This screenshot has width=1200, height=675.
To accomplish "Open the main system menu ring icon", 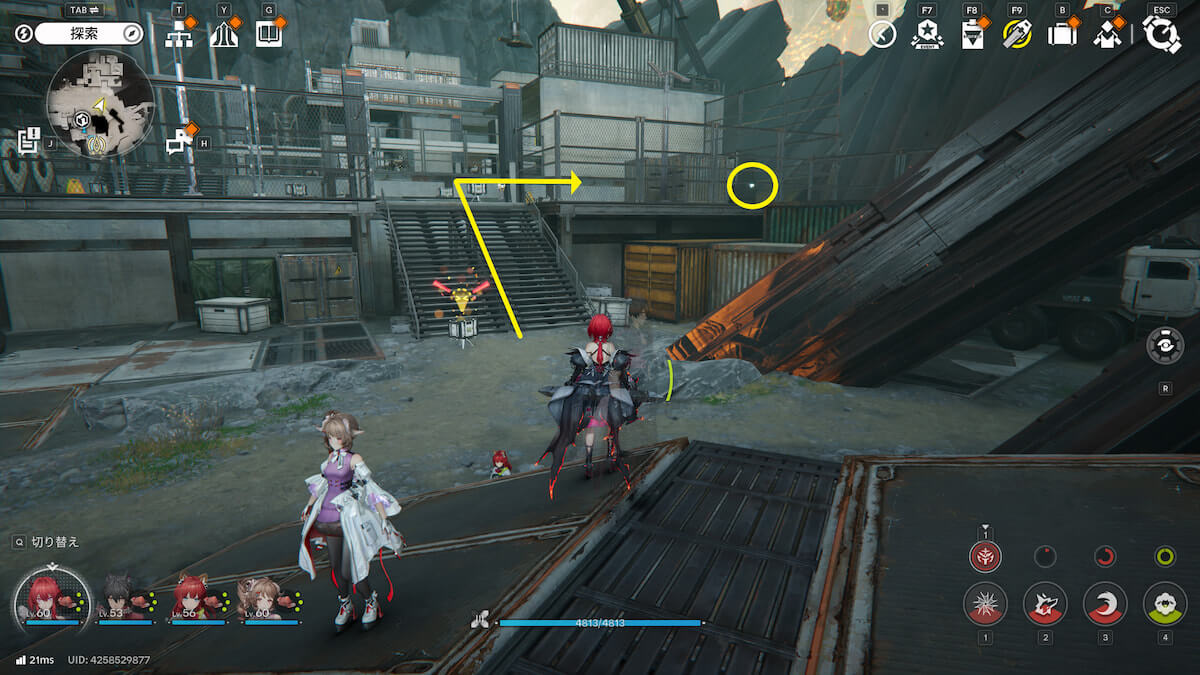I will [1161, 34].
